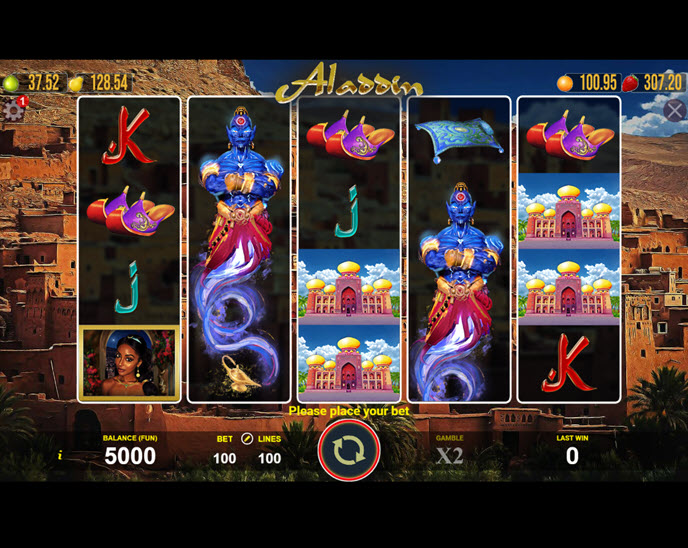Adjust the Lines value of 100

tap(269, 458)
